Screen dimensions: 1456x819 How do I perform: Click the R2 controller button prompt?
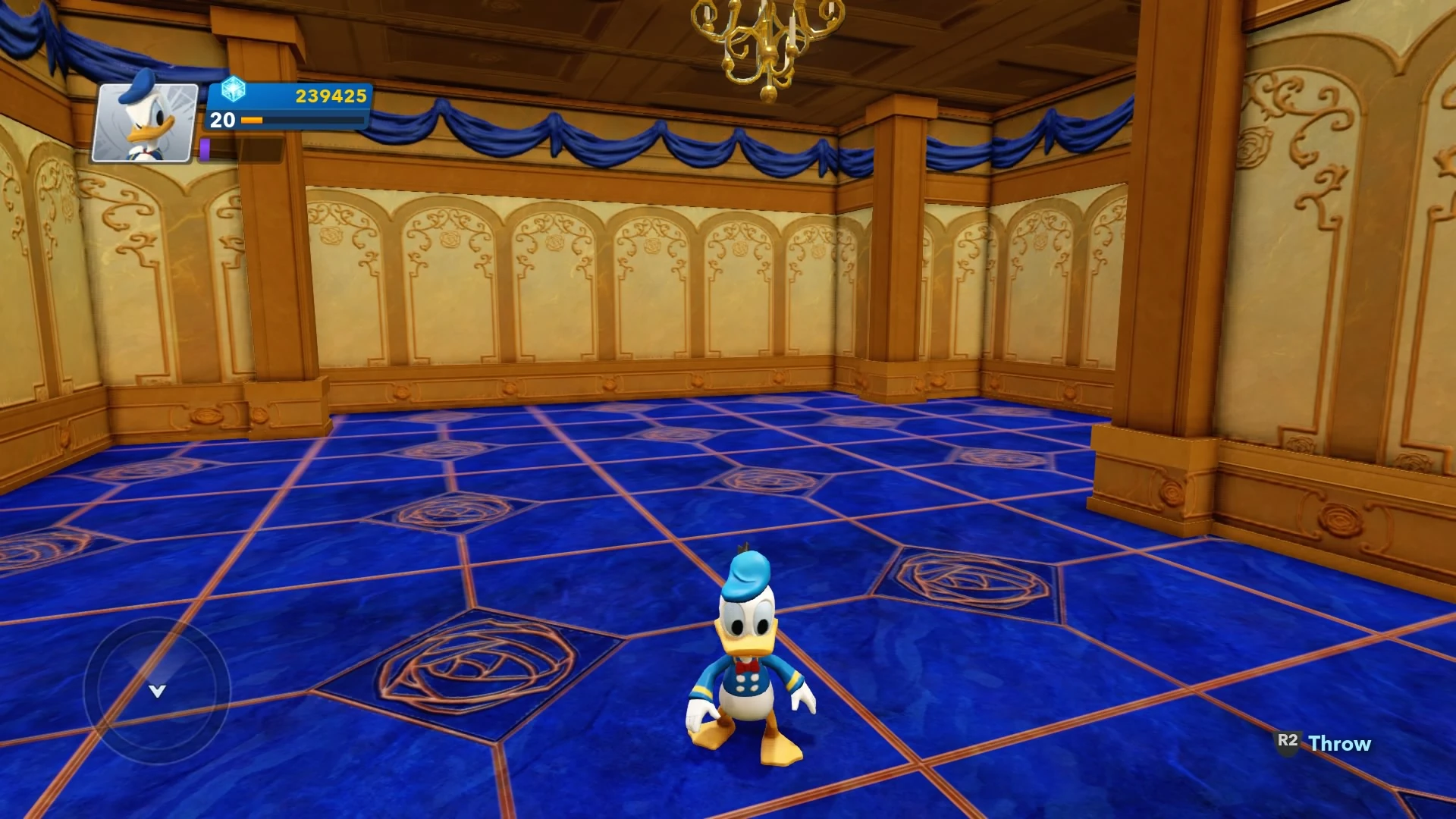click(x=1289, y=742)
